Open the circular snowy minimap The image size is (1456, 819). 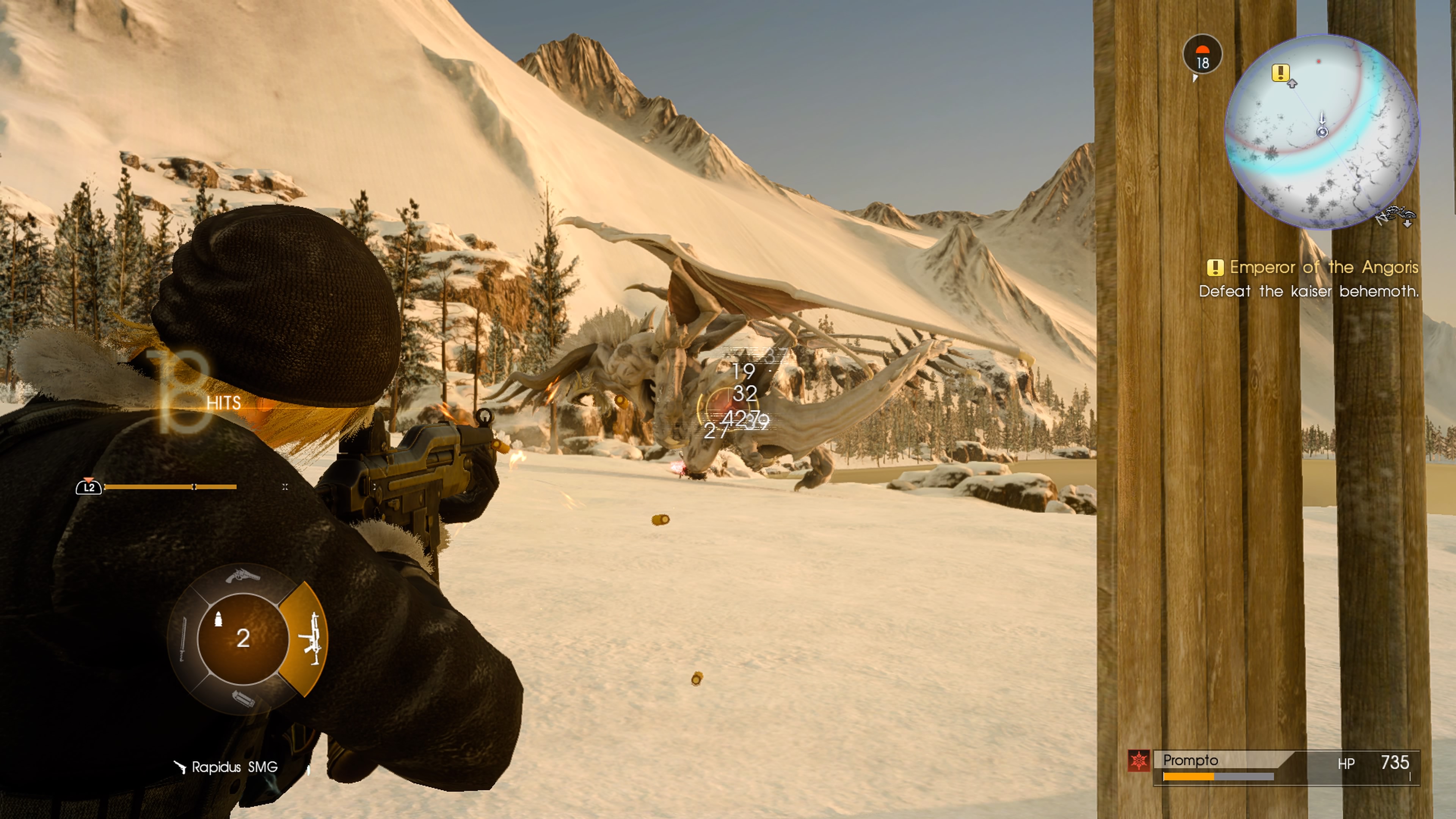1321,131
